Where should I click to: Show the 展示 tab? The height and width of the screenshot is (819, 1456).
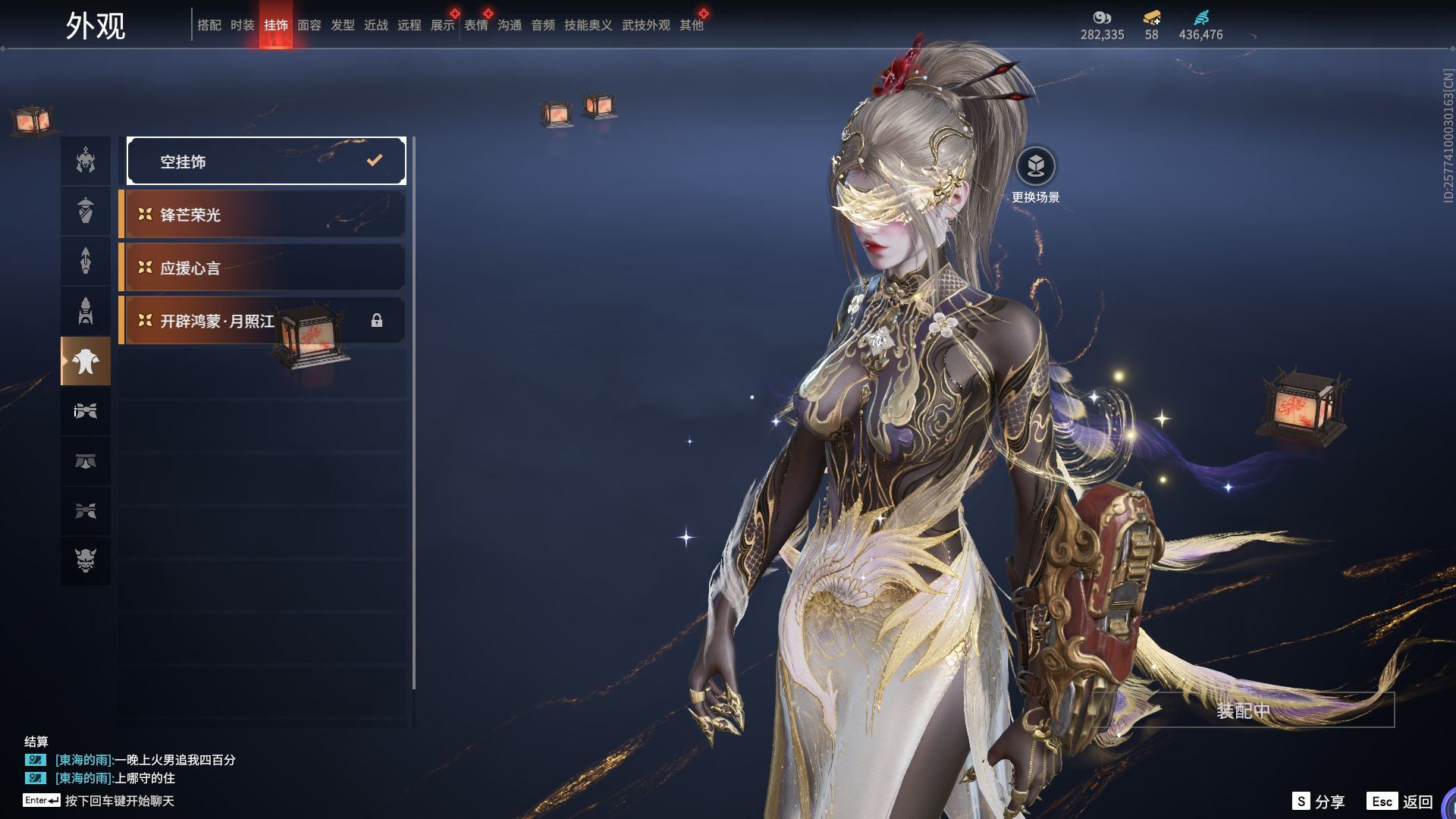(442, 25)
